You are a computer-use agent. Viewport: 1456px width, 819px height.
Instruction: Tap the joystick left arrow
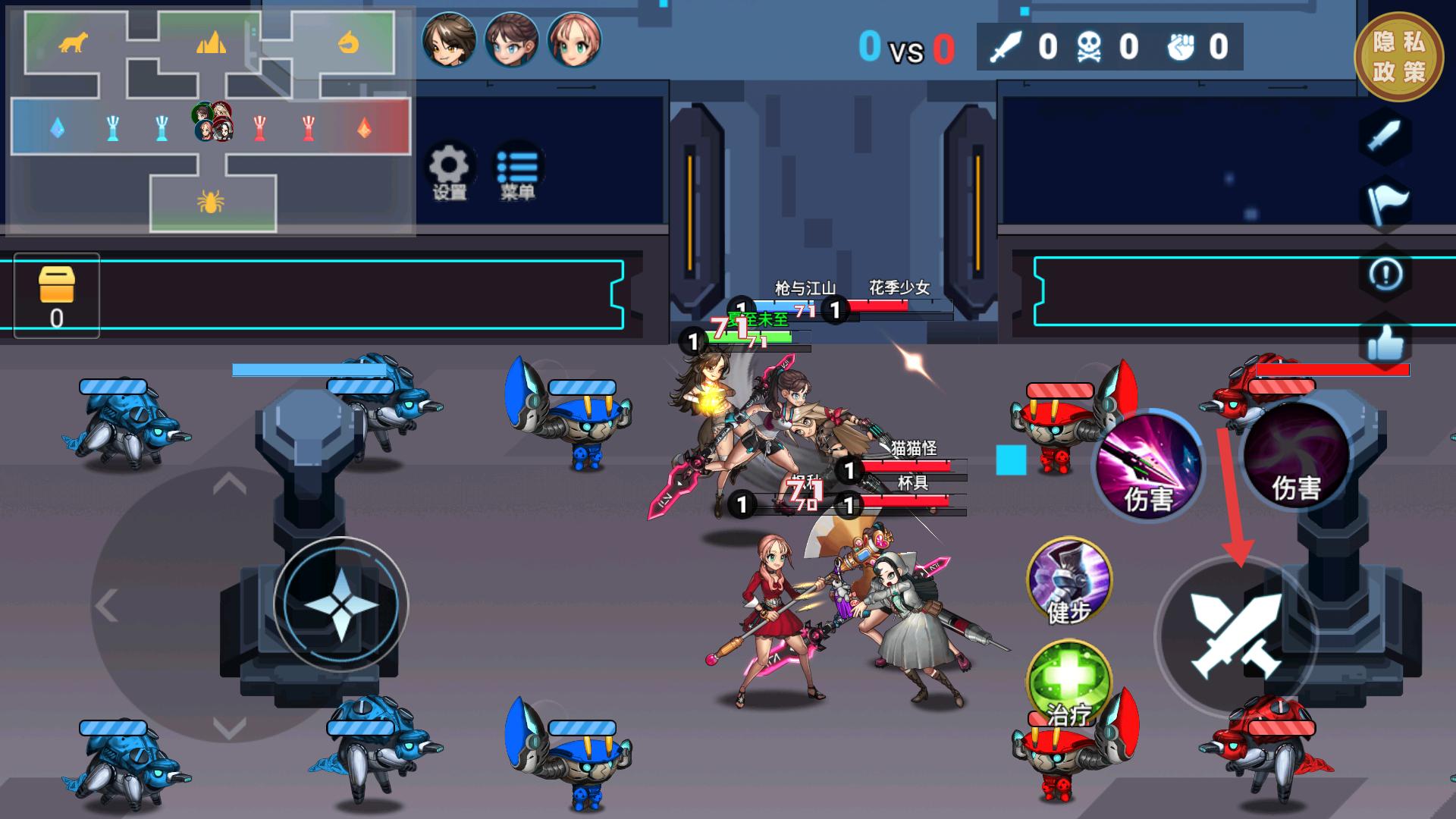click(107, 606)
